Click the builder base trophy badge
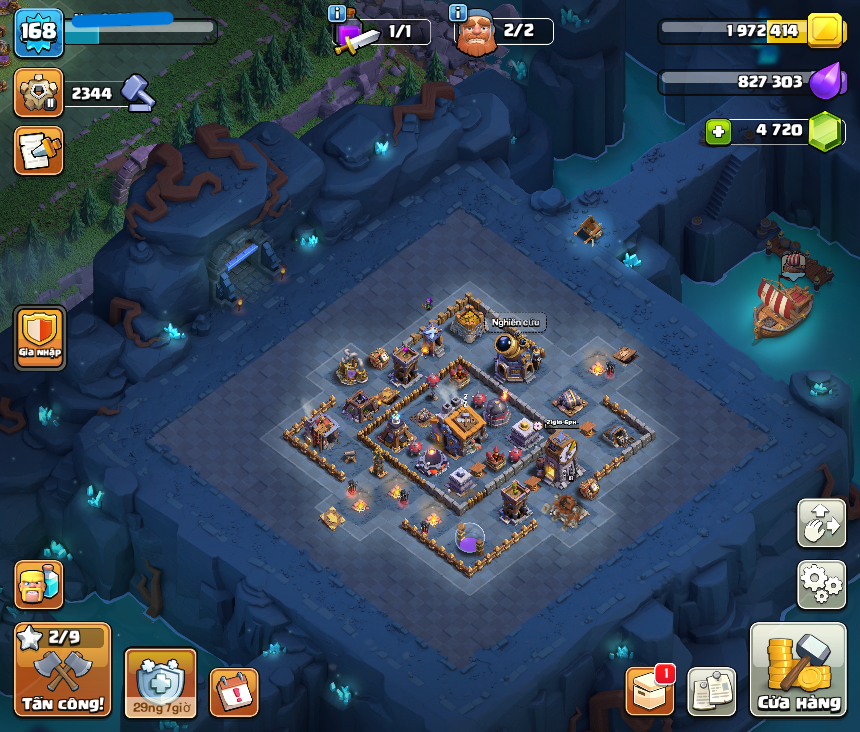The image size is (860, 732). (x=39, y=93)
